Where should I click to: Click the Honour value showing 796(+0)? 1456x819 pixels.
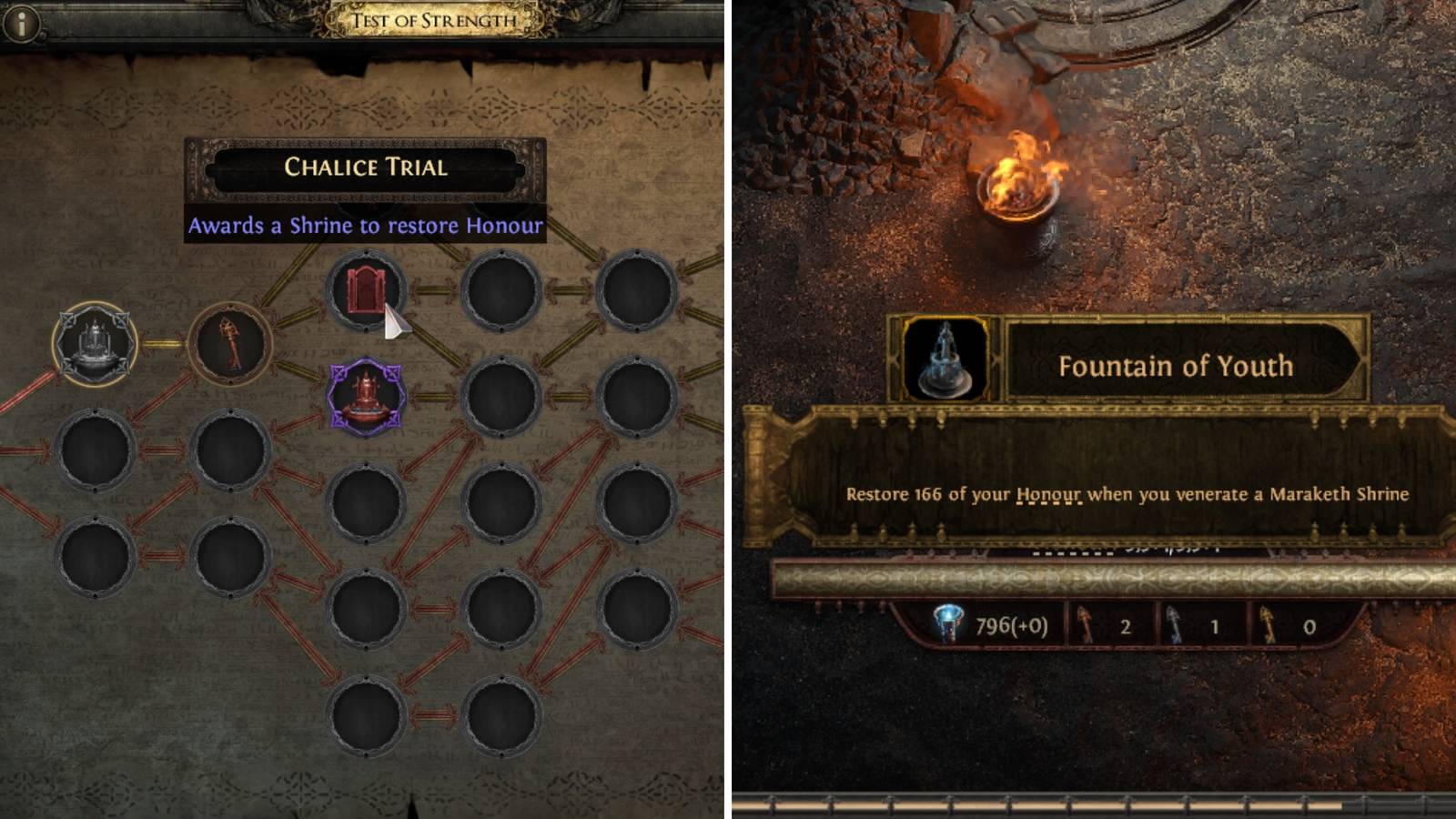coord(1010,626)
